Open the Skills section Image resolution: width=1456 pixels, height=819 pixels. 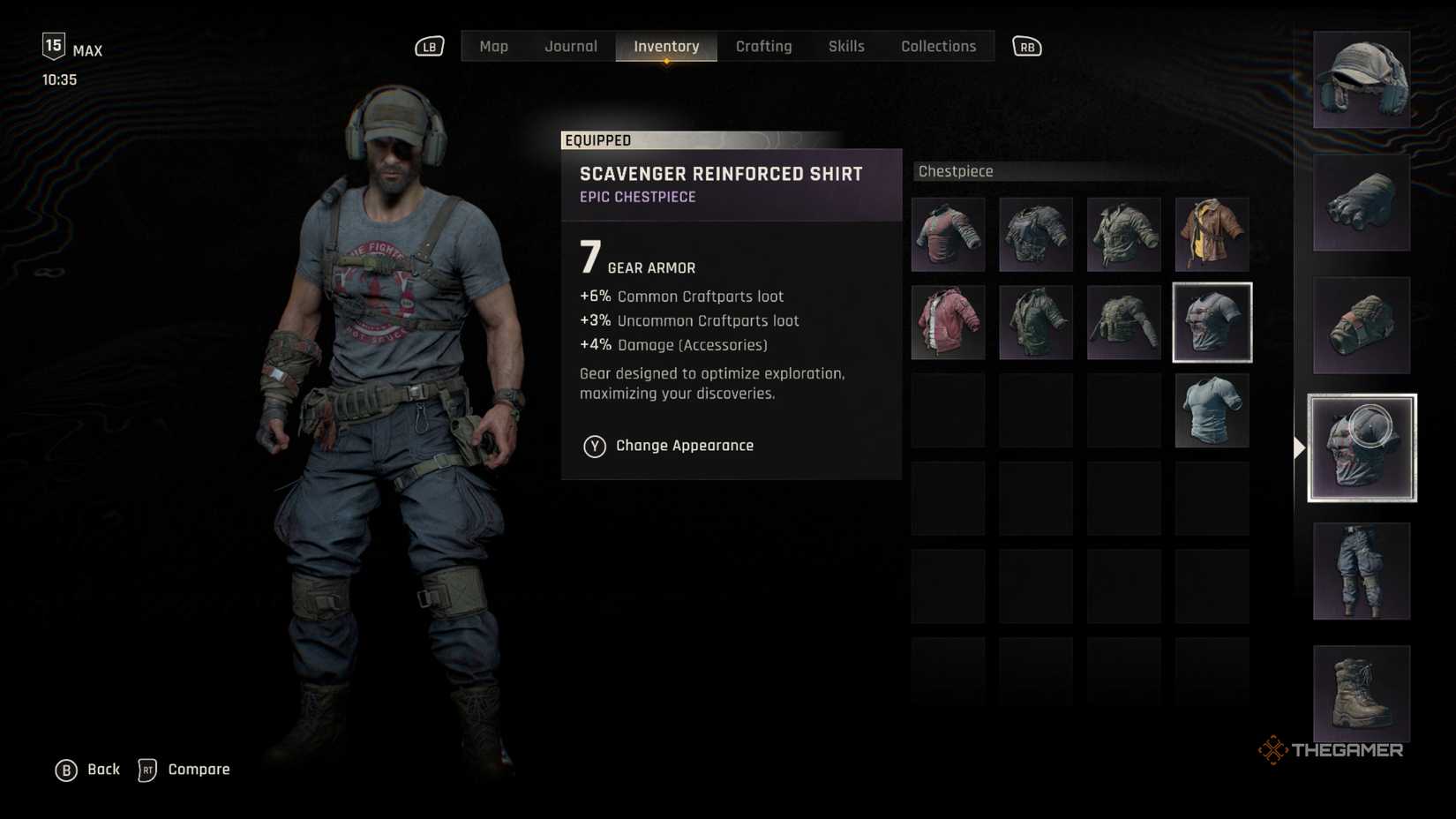(845, 46)
